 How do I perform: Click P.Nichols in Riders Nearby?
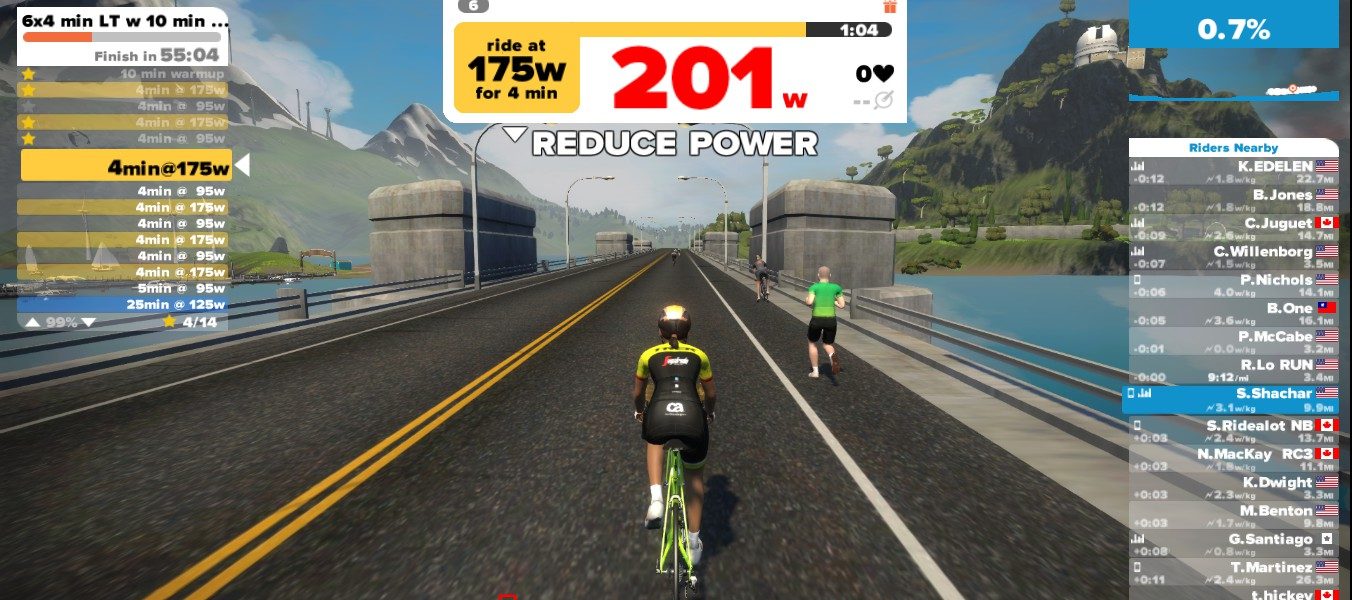1233,286
